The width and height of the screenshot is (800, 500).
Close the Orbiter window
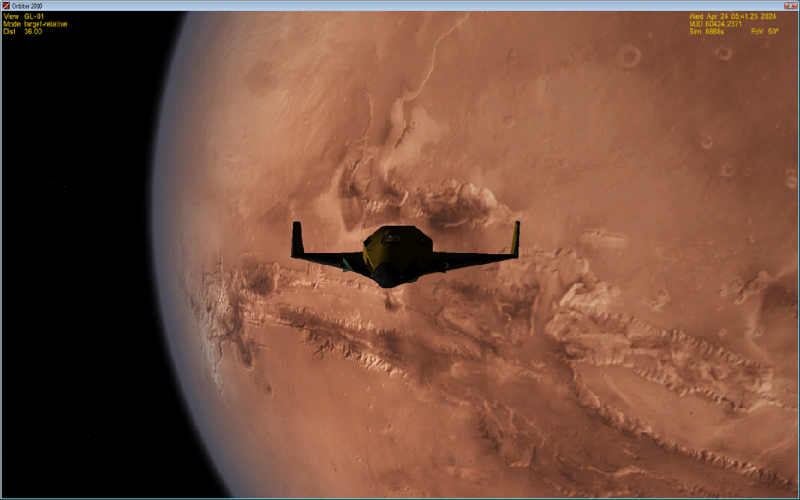(789, 5)
